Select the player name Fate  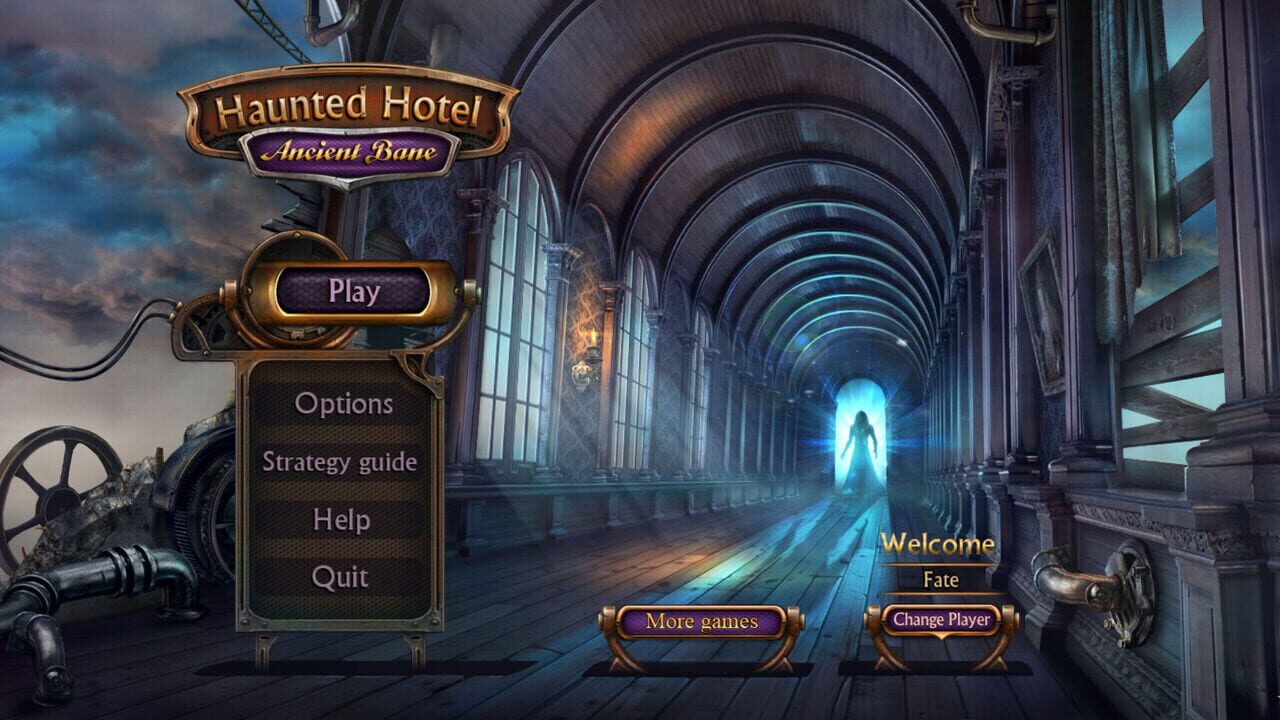click(x=943, y=580)
